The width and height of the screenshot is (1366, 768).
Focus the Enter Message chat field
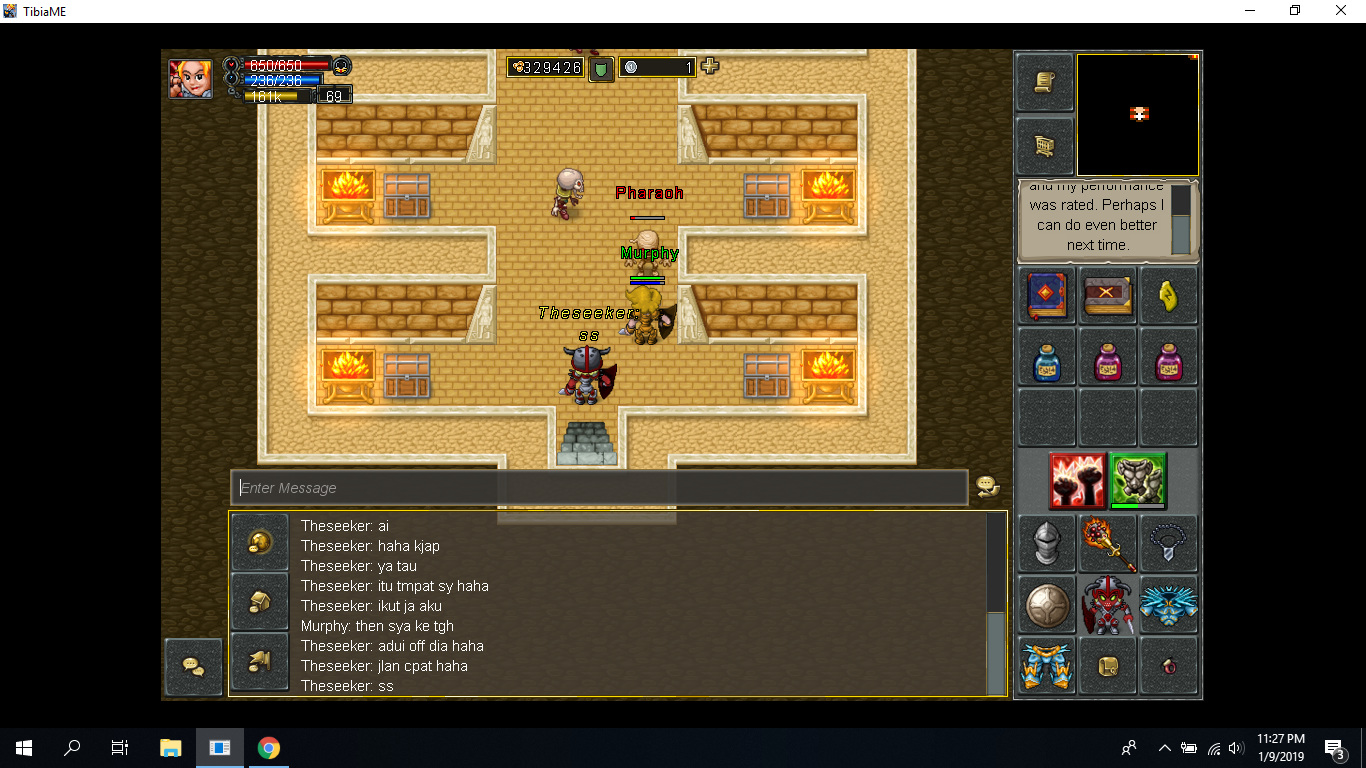(600, 488)
